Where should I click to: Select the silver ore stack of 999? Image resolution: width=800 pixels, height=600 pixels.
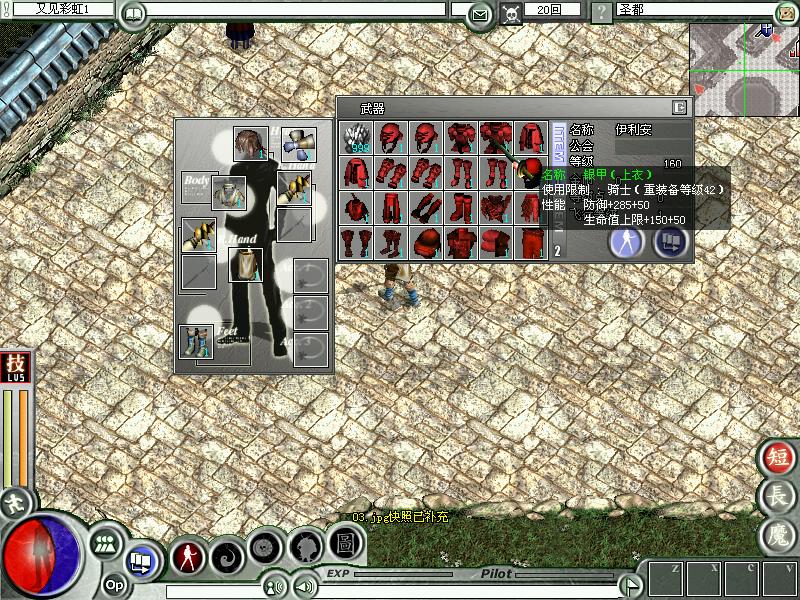tap(356, 138)
